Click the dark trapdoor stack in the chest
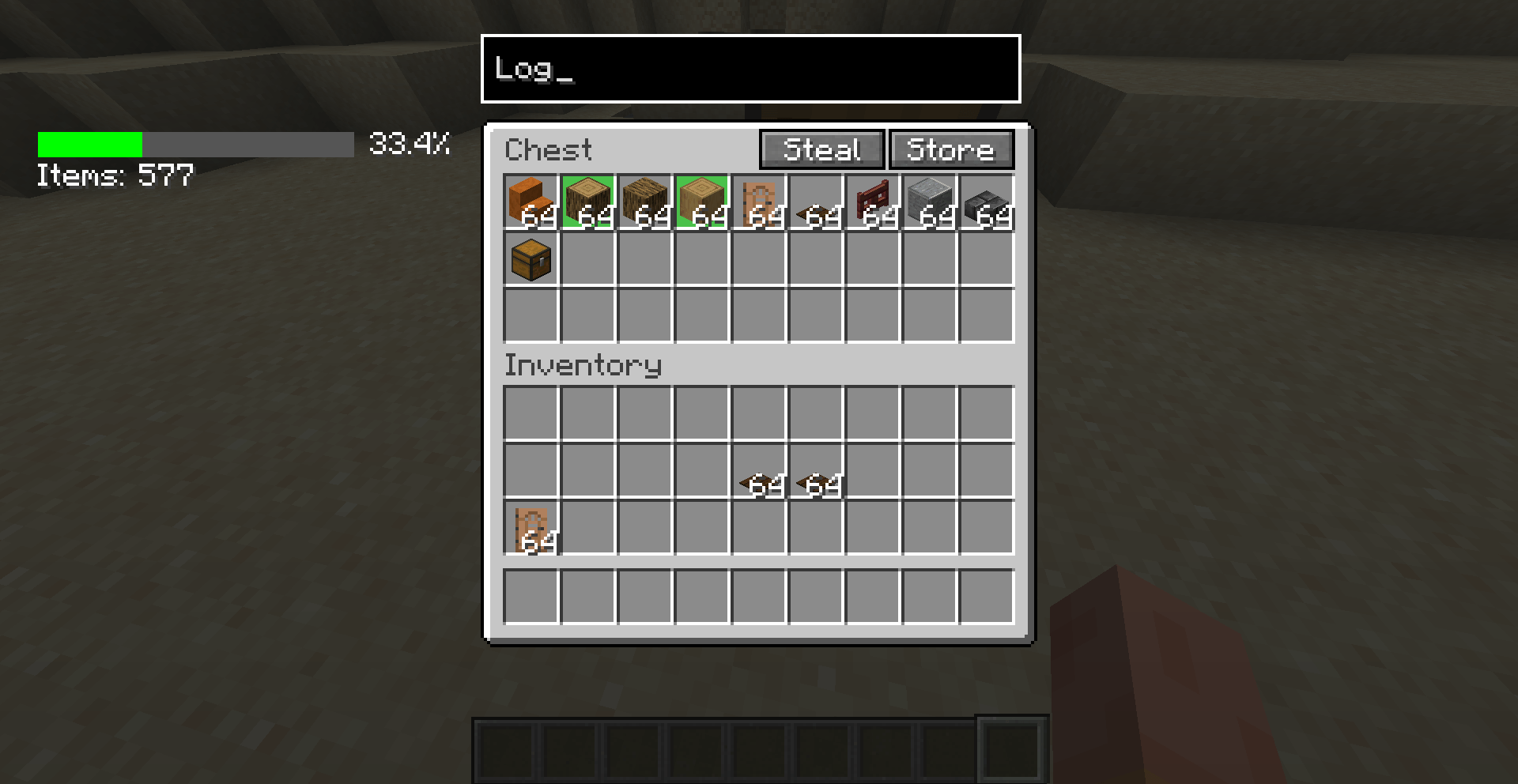1518x784 pixels. point(816,202)
